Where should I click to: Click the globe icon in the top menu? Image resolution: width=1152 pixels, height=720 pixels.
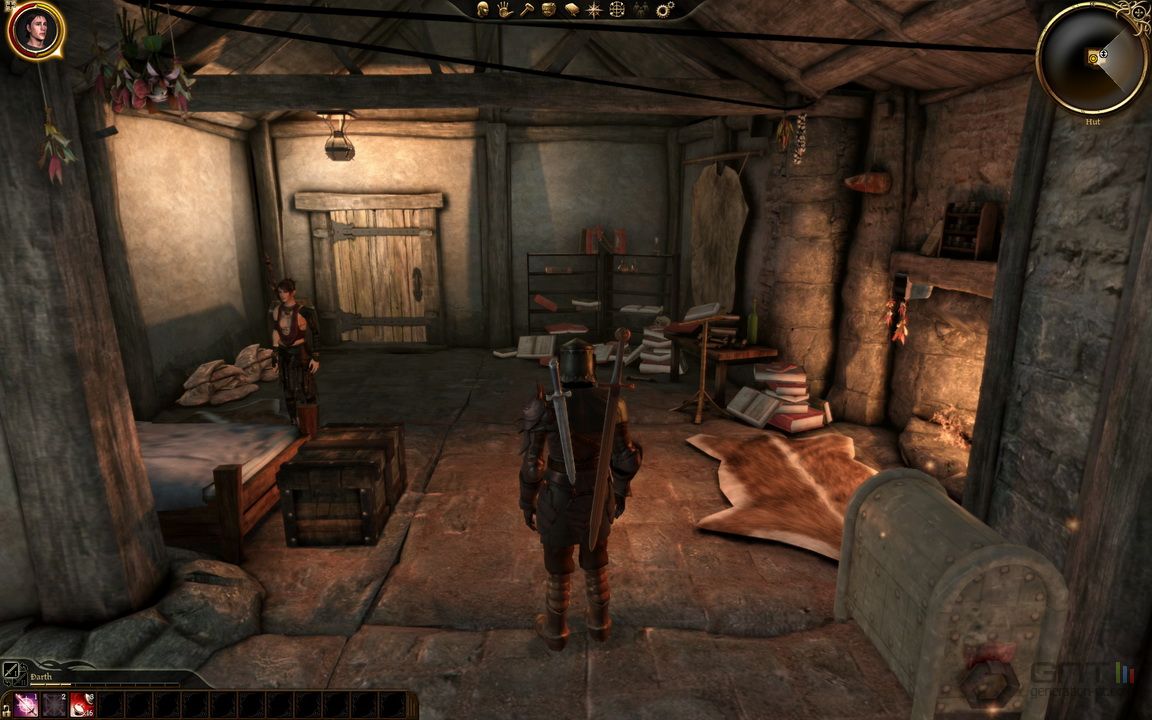pos(617,9)
